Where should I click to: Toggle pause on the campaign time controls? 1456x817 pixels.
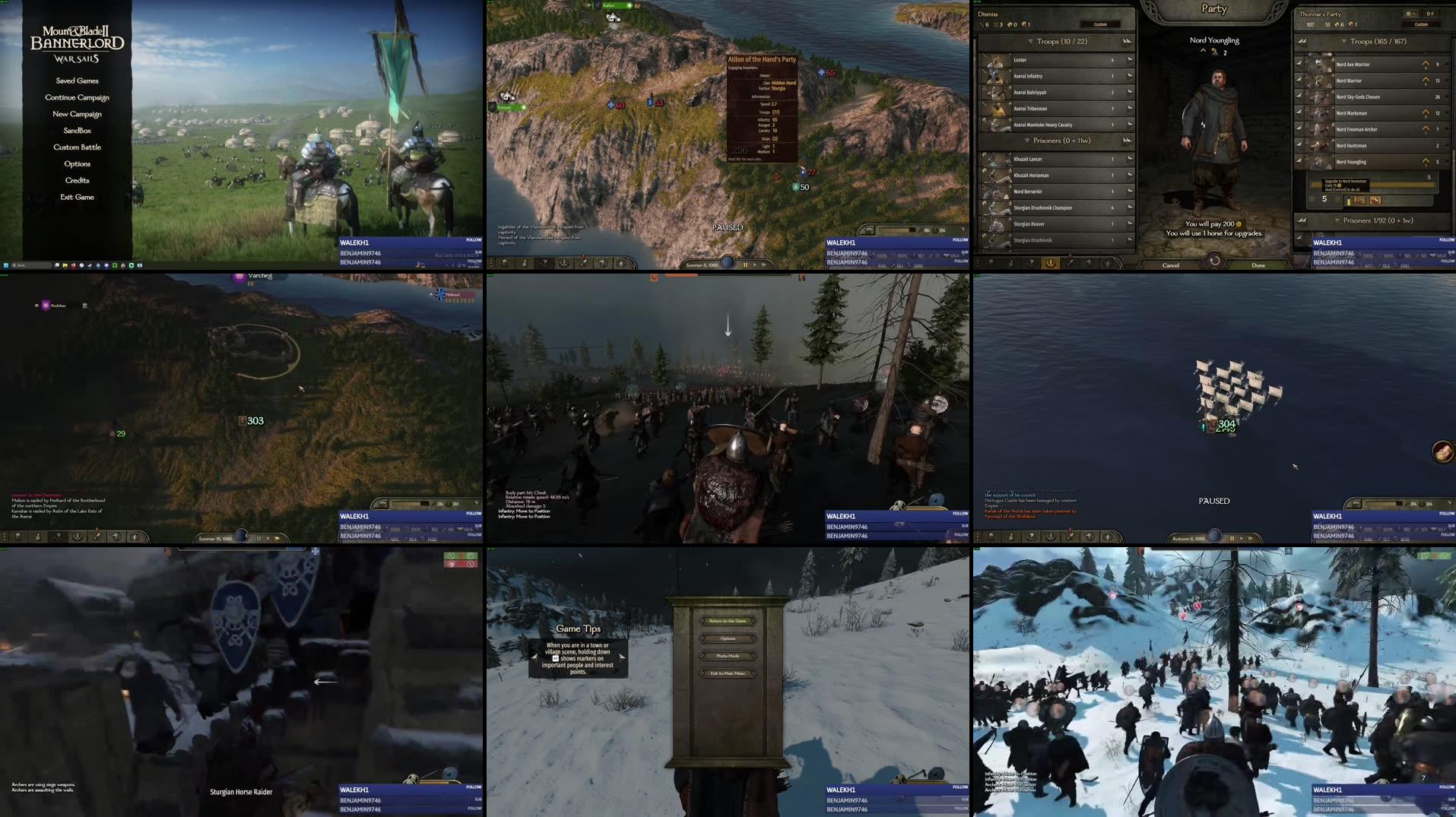pos(745,265)
